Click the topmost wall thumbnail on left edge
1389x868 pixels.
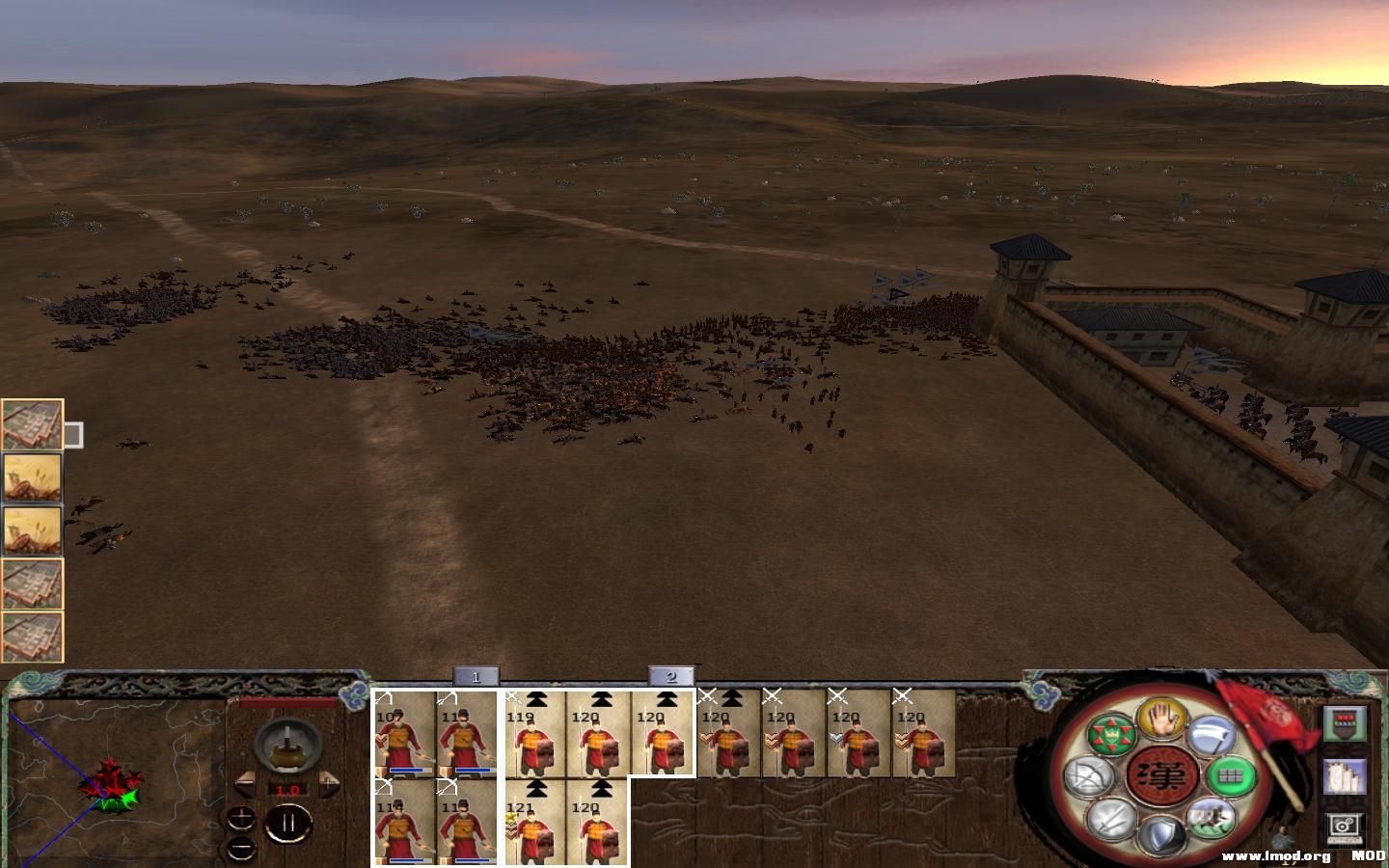[x=32, y=421]
